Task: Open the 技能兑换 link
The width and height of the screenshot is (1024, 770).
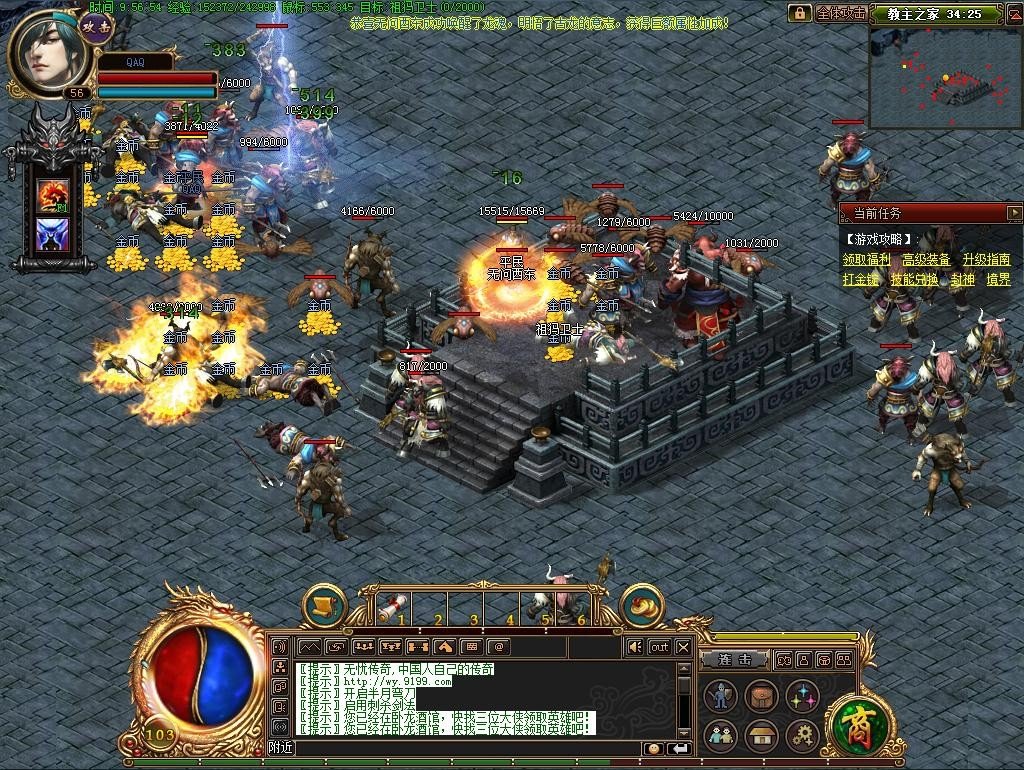Action: coord(914,280)
